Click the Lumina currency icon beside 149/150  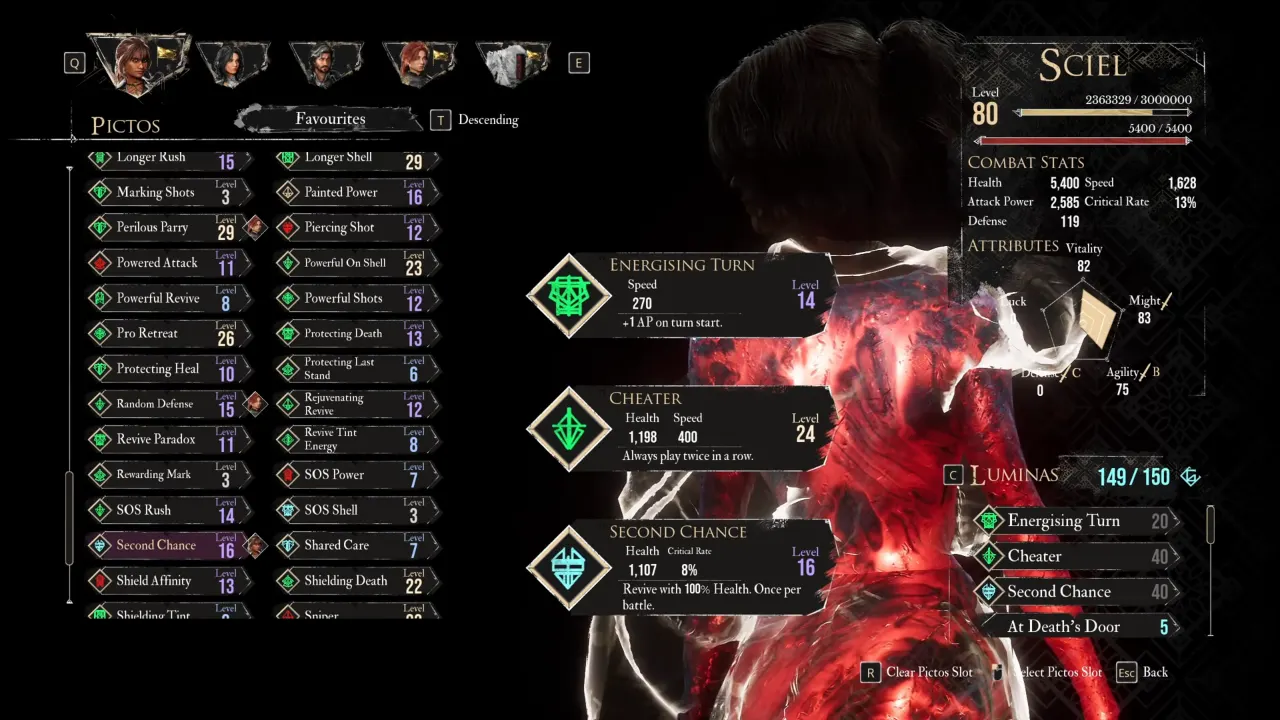coord(1190,476)
